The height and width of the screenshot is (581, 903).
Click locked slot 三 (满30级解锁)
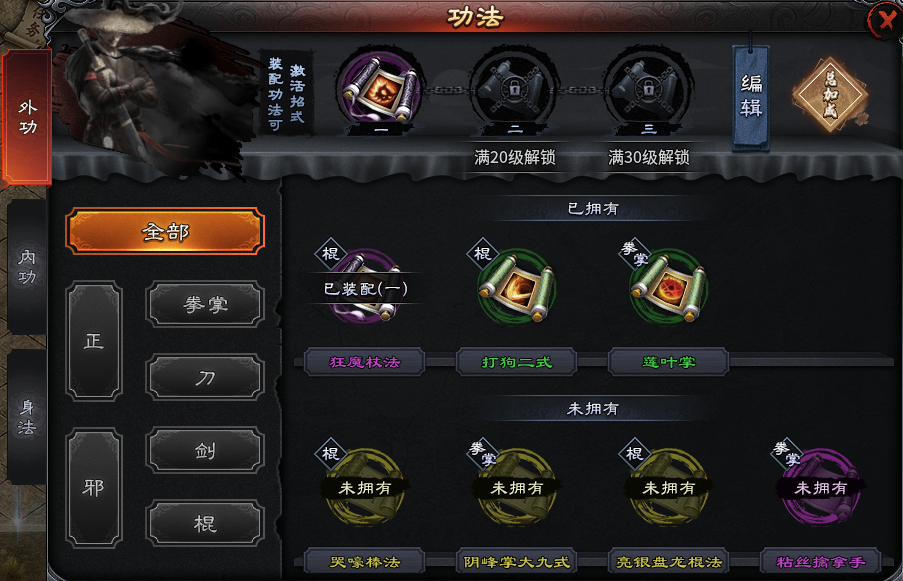tap(647, 90)
